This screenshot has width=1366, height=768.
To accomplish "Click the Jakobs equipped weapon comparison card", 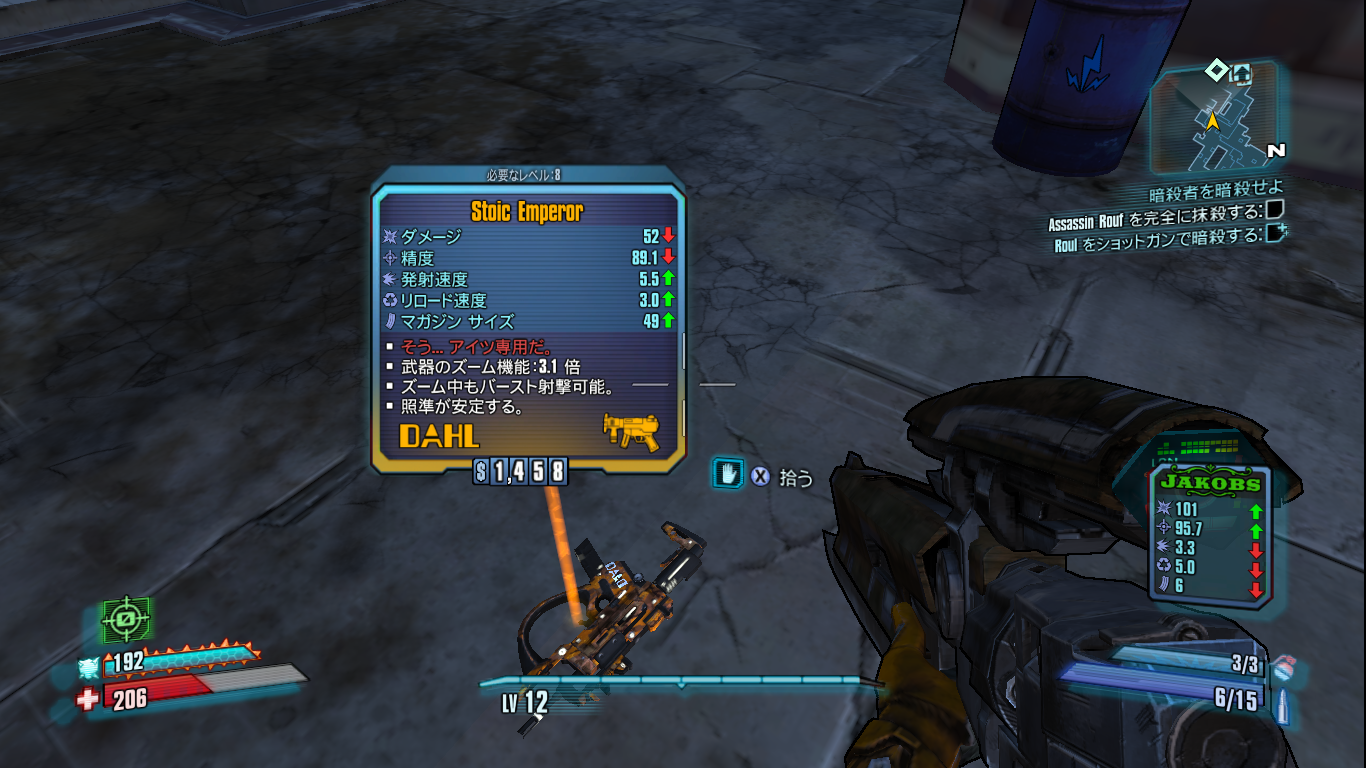I will click(1208, 535).
